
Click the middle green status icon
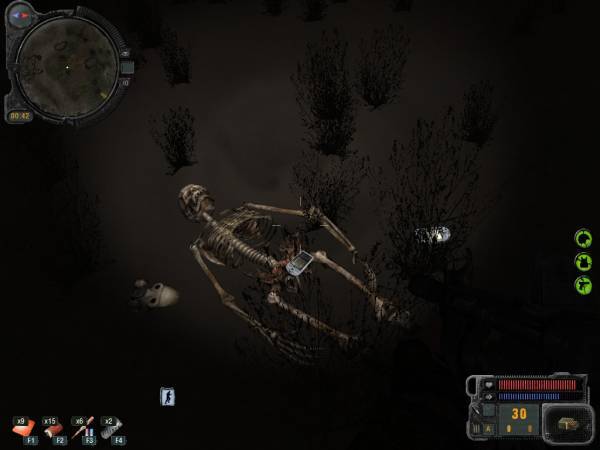(583, 262)
